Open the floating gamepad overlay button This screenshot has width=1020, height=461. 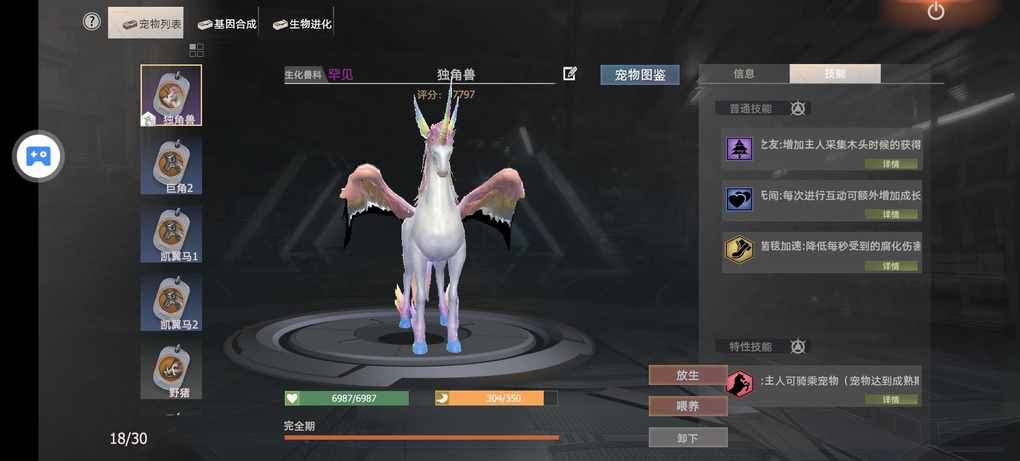38,157
